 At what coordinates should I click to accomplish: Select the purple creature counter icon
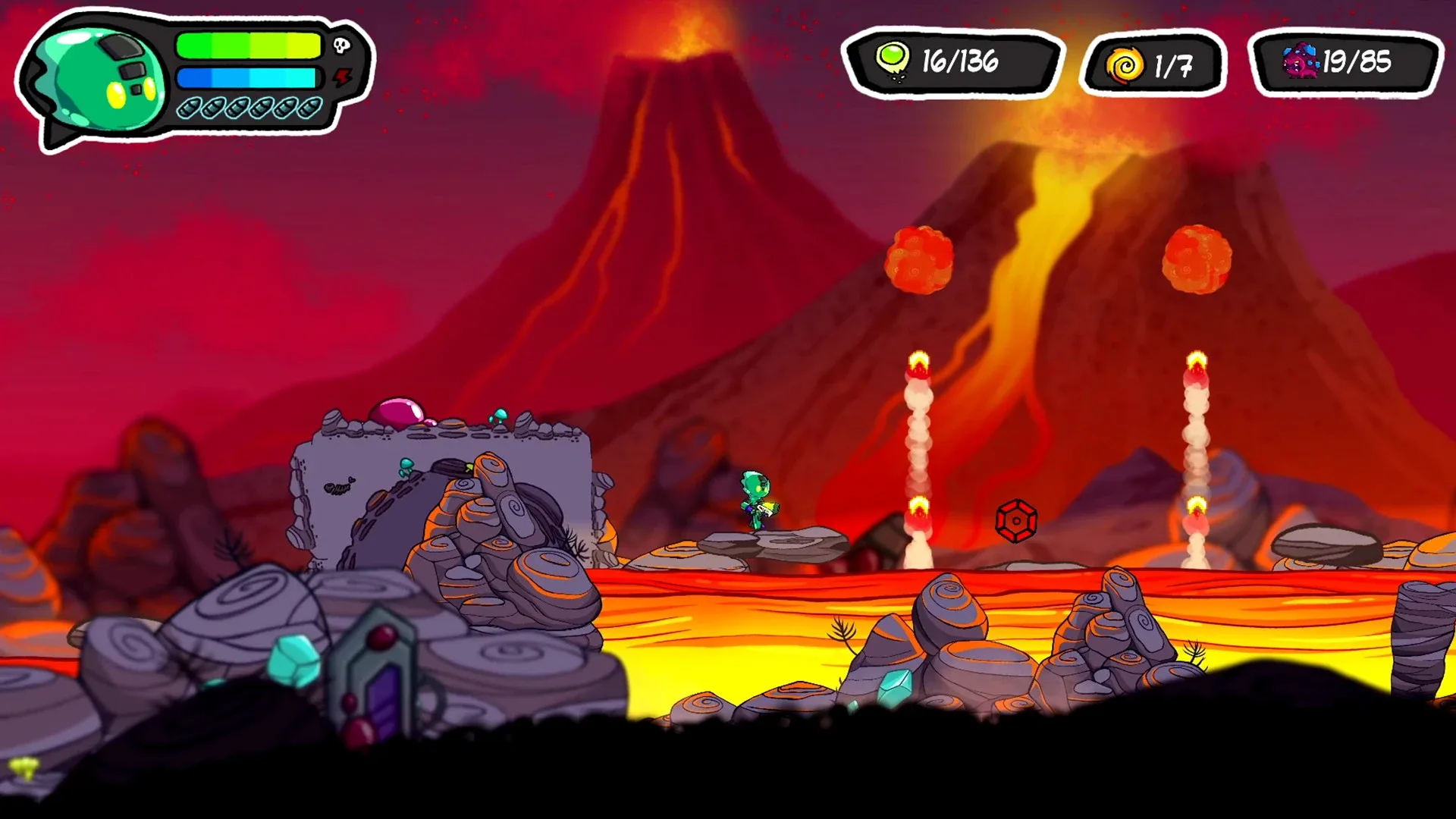[x=1300, y=61]
